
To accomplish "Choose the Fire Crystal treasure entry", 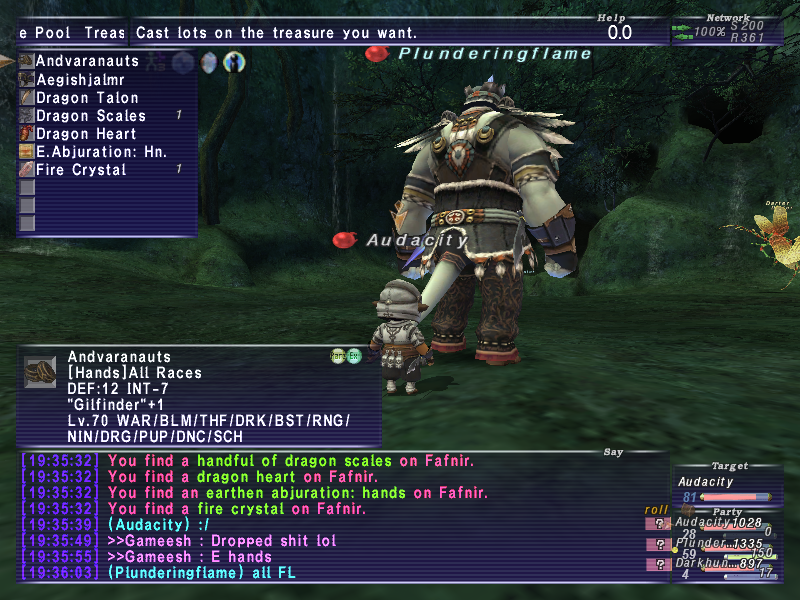I will click(x=81, y=170).
